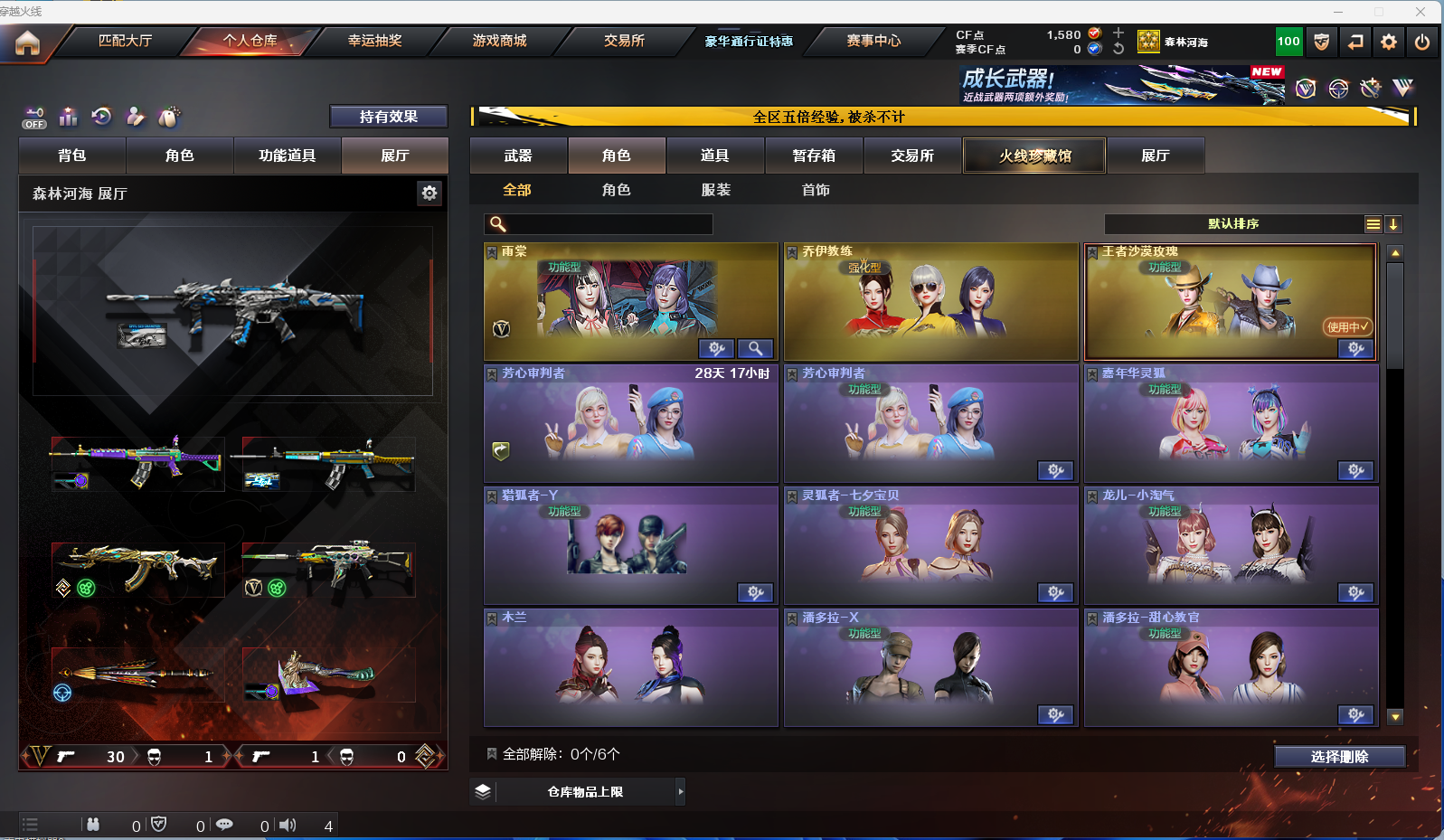
Task: Go to the 幸运抽奖 lucky draw page
Action: click(x=374, y=41)
